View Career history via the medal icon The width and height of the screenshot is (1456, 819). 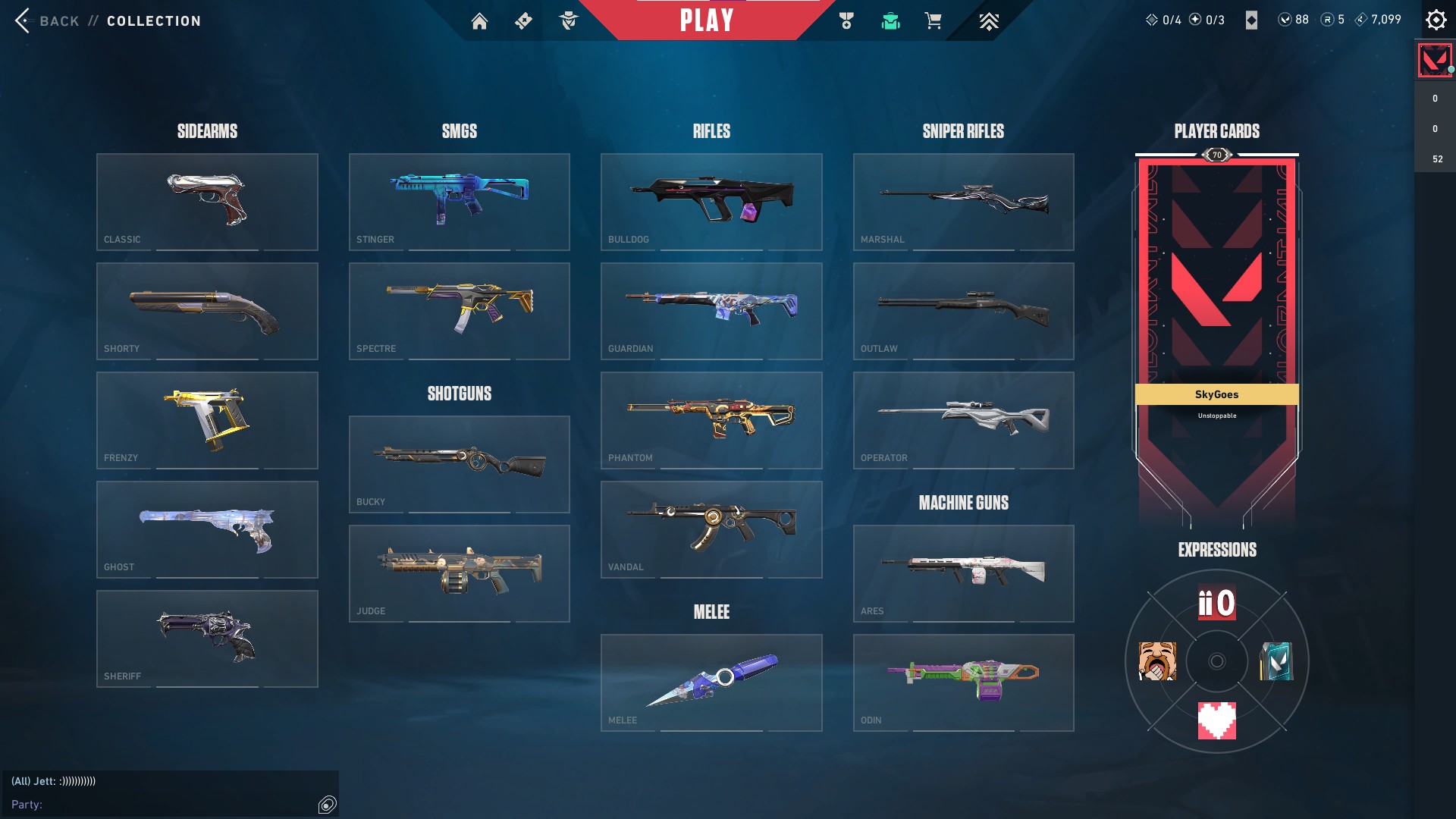point(846,20)
